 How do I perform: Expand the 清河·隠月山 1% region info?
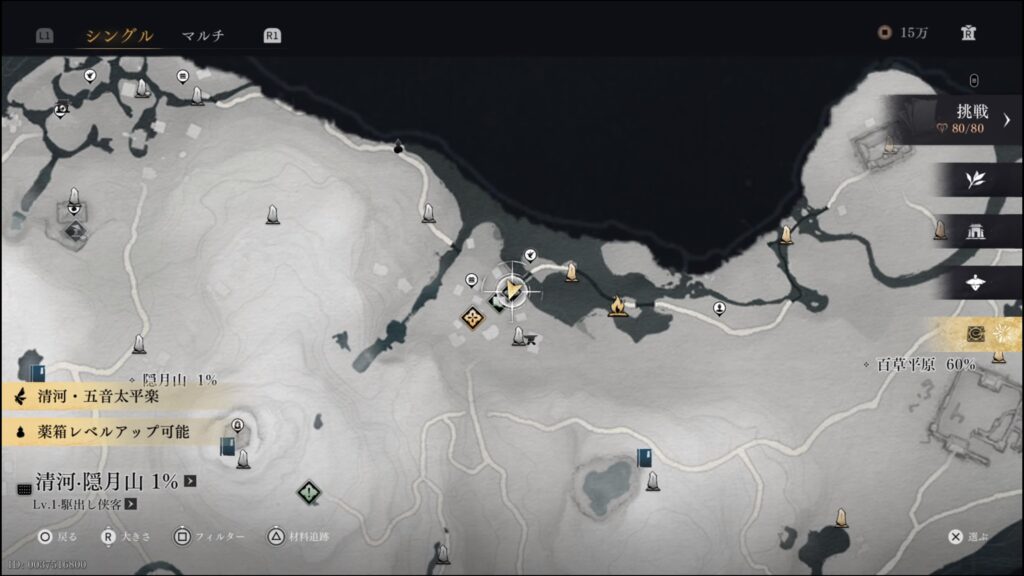pos(190,481)
